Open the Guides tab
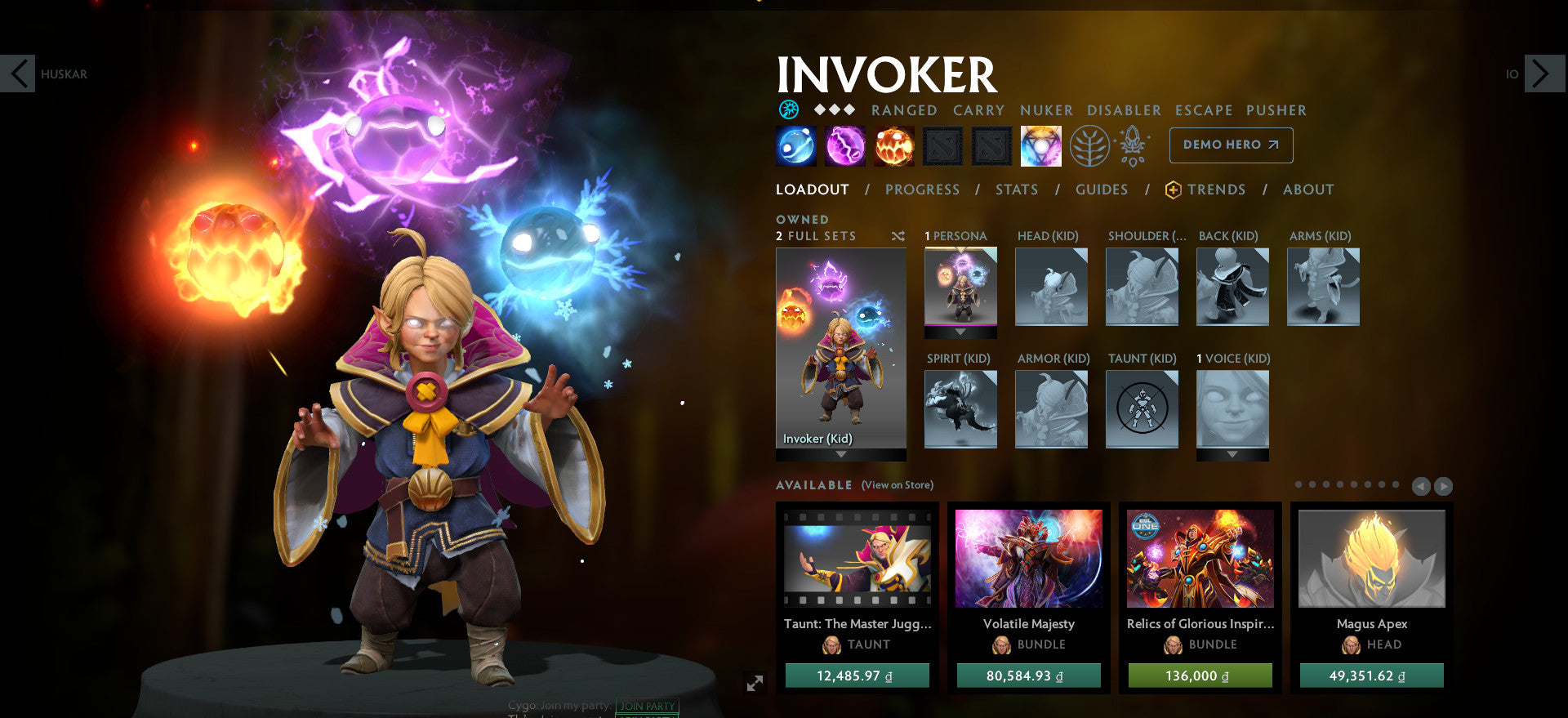This screenshot has width=1568, height=718. (1101, 189)
